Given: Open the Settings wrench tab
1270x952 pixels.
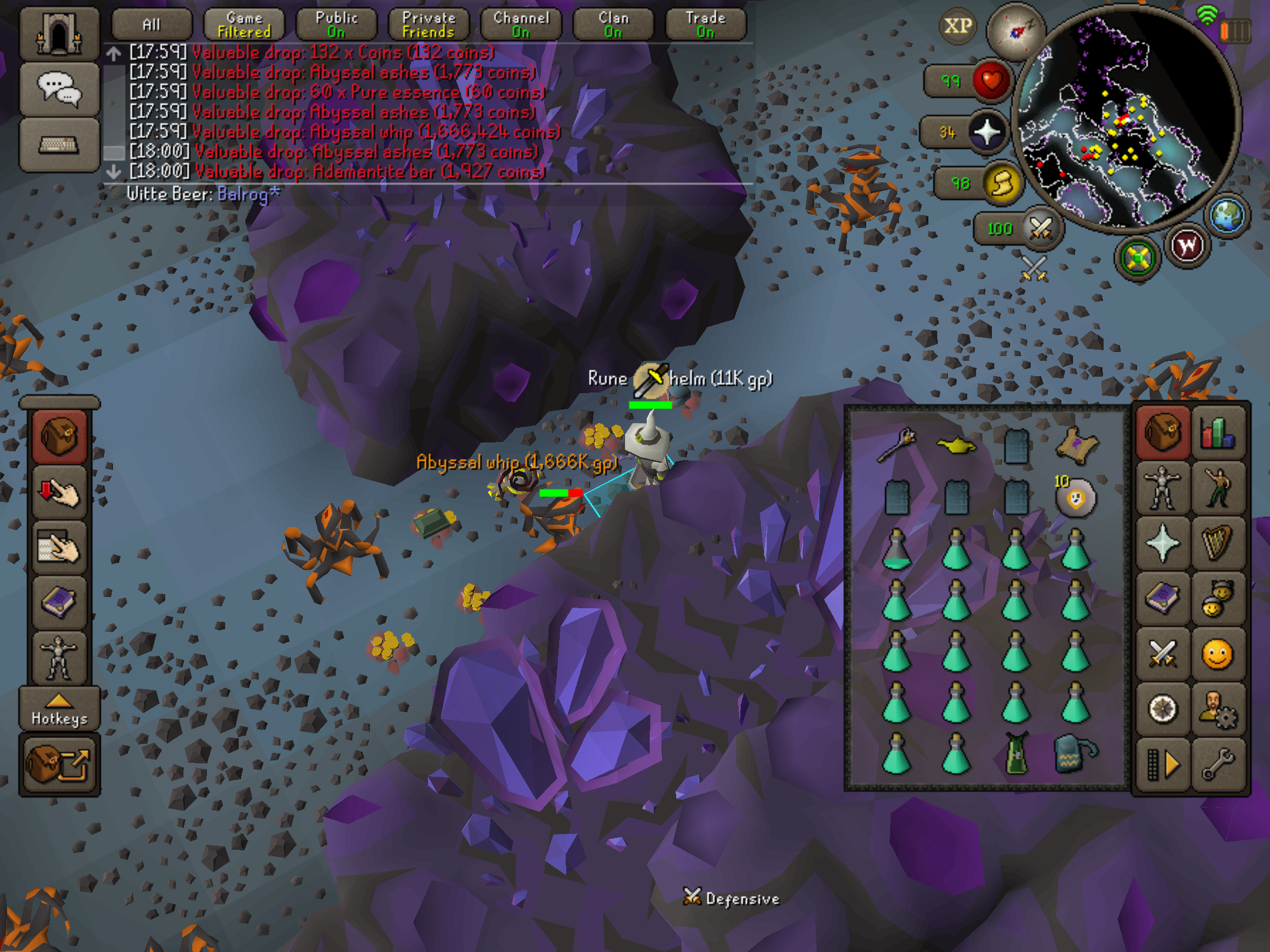Looking at the screenshot, I should coord(1218,764).
